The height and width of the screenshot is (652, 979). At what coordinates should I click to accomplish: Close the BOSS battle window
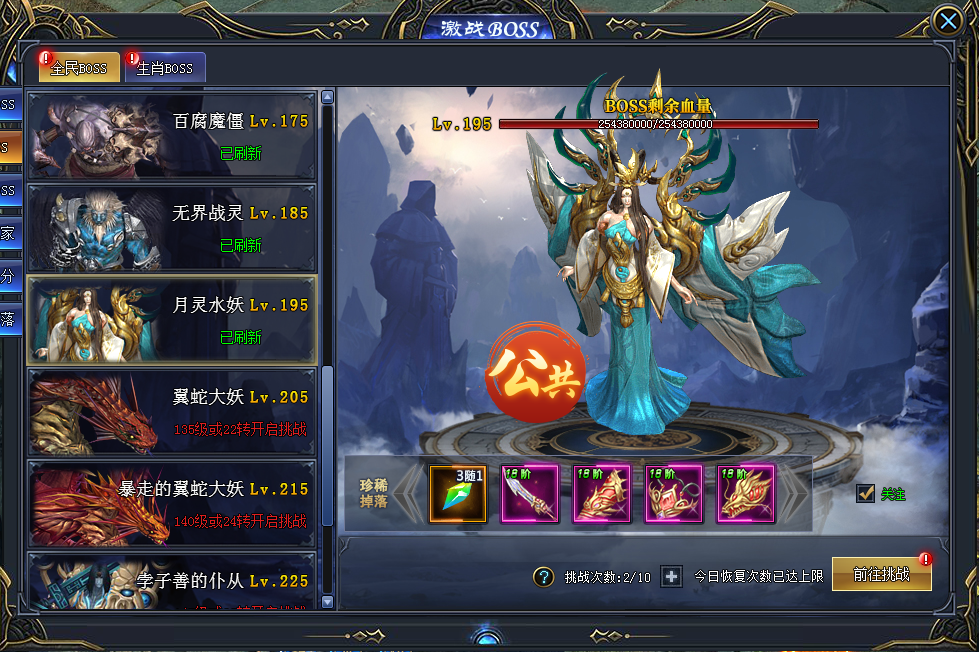click(947, 21)
